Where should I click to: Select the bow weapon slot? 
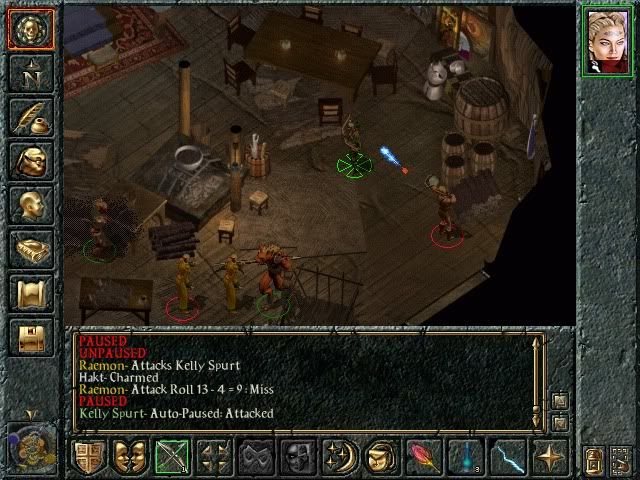[171, 457]
